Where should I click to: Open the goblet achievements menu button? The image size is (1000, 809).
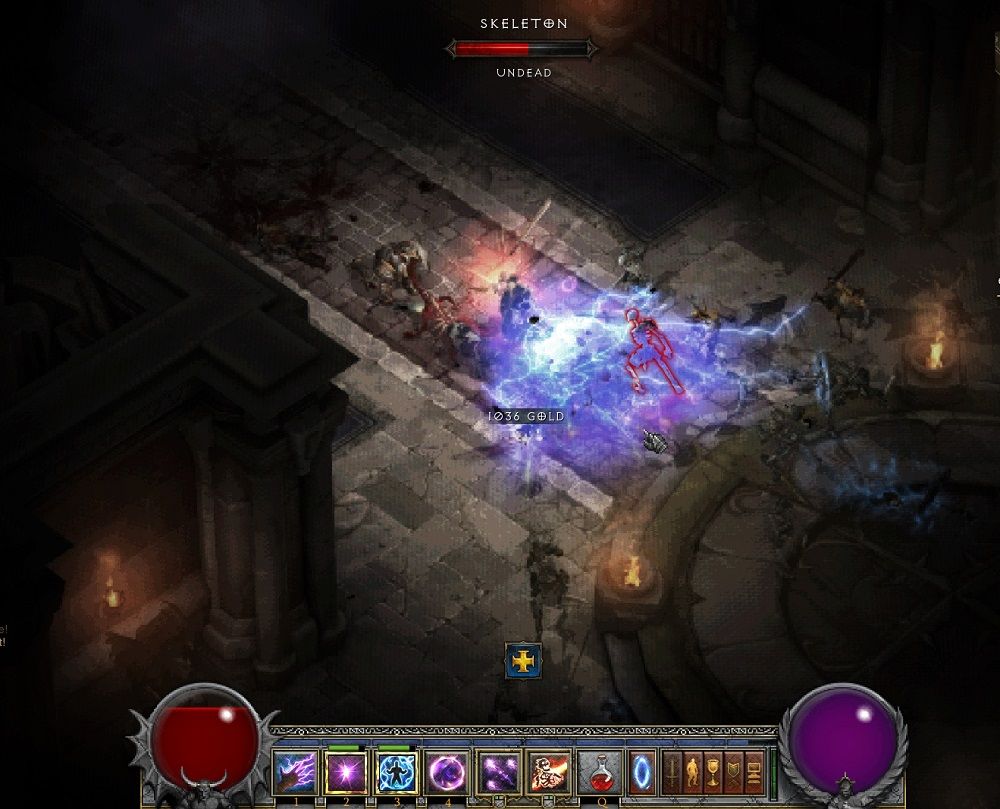714,773
